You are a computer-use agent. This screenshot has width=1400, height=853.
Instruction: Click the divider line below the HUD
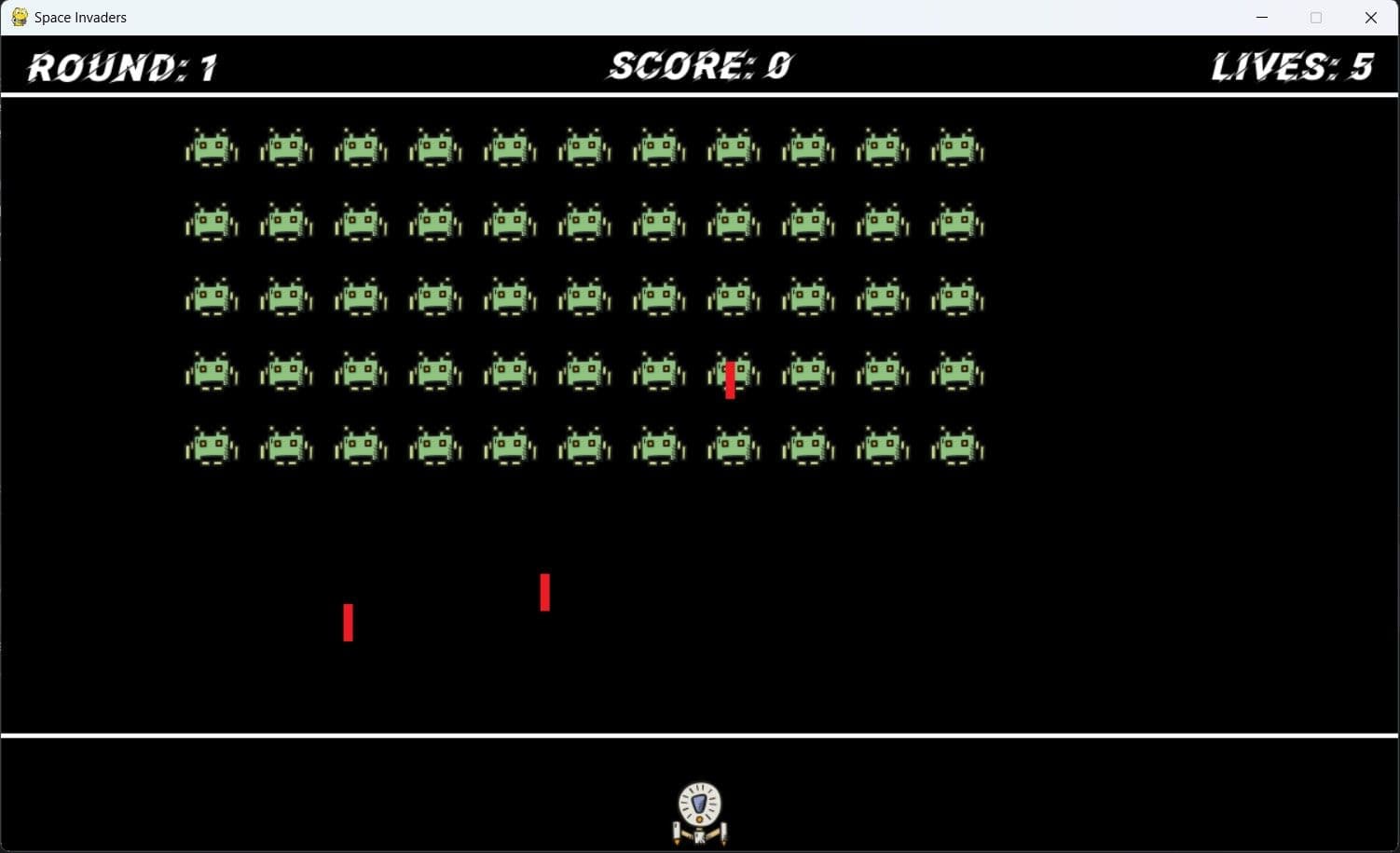coord(699,92)
